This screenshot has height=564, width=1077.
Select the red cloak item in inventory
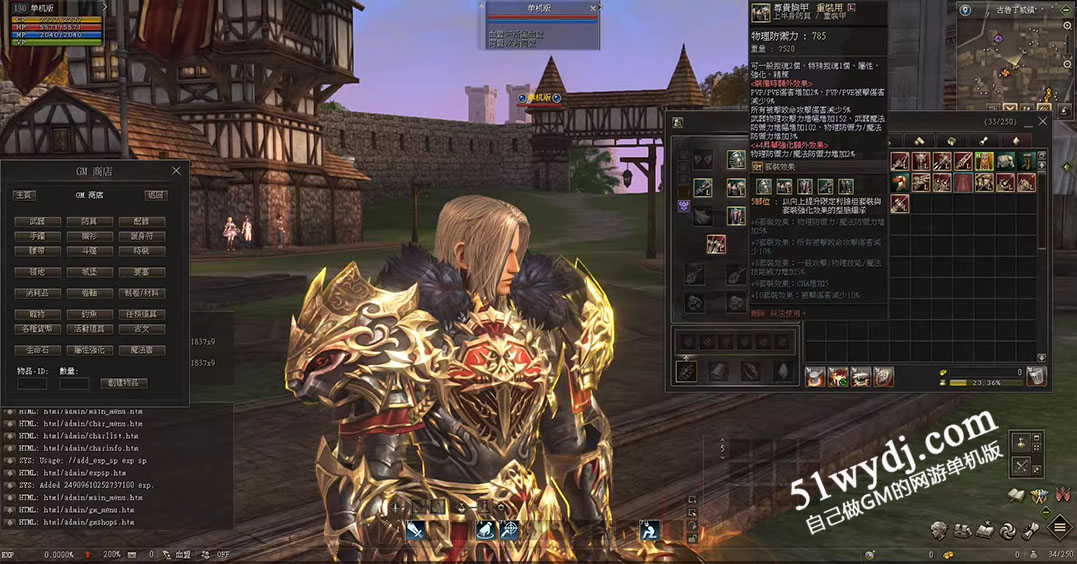point(962,182)
